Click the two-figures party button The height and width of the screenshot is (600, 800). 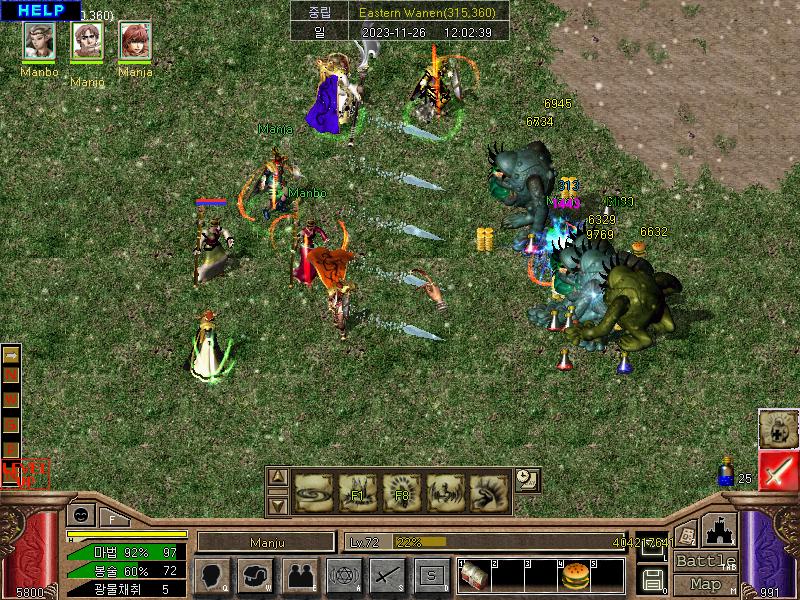299,575
